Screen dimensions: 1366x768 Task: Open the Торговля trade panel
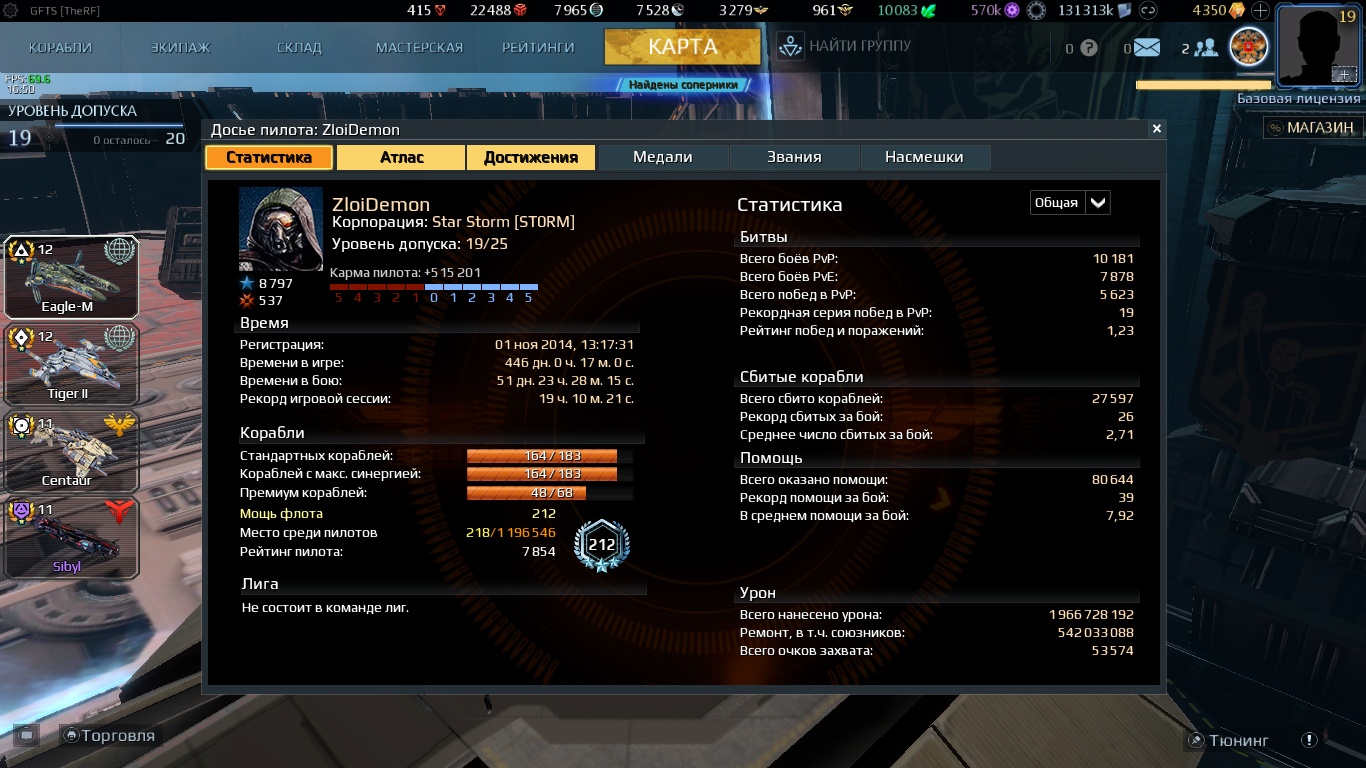[x=109, y=736]
